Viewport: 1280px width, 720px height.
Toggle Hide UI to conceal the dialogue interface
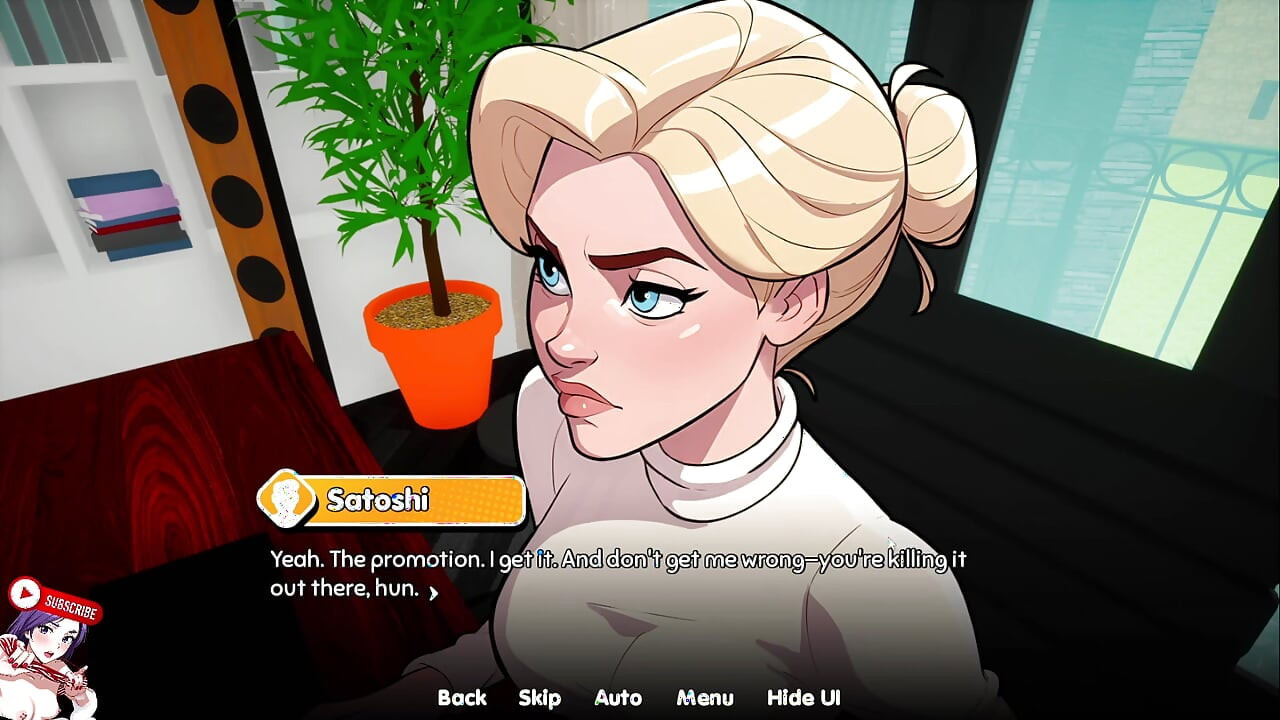[804, 697]
